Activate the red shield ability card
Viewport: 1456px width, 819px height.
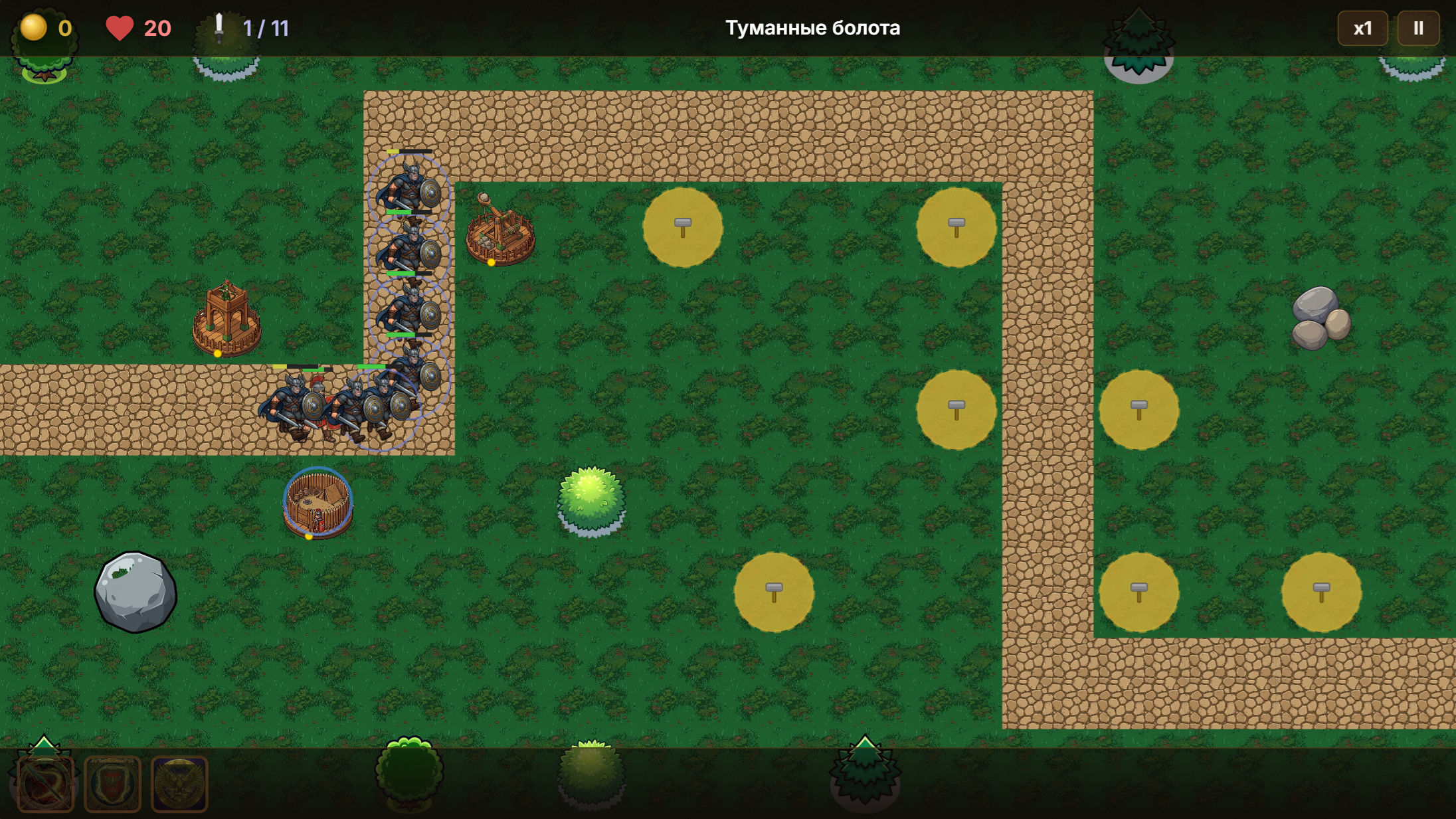[x=112, y=784]
